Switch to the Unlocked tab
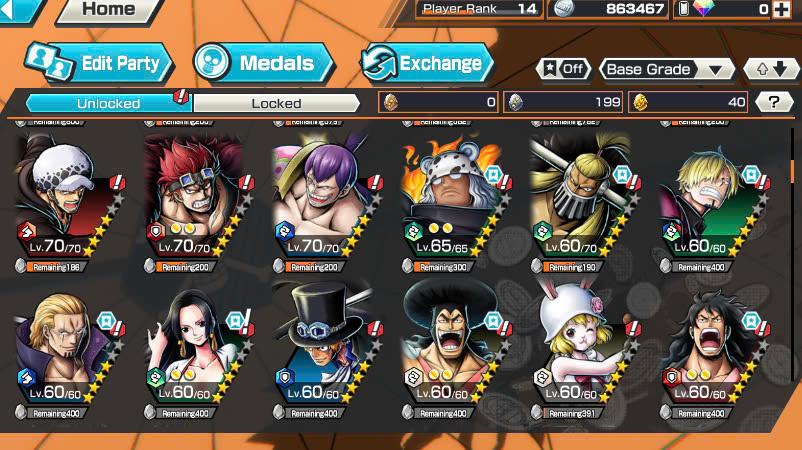The height and width of the screenshot is (450, 802). [x=108, y=102]
